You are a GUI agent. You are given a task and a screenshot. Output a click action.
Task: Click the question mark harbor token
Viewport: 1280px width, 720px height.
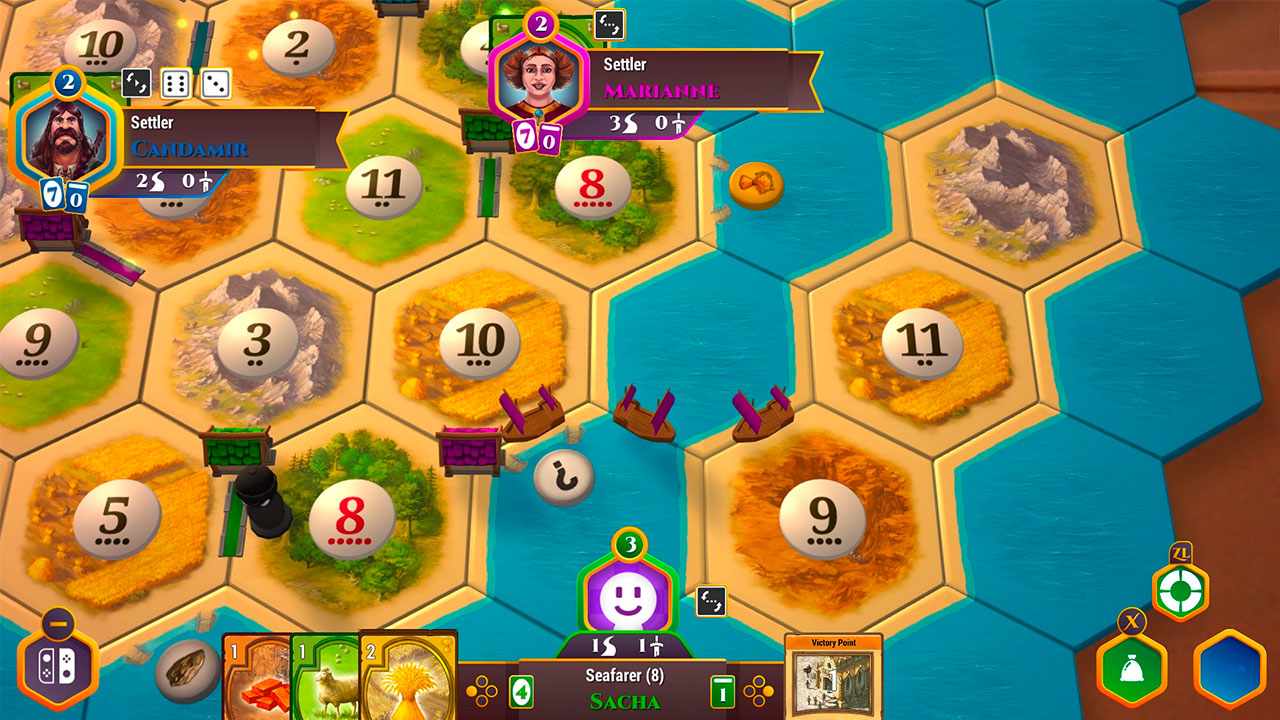[x=567, y=477]
